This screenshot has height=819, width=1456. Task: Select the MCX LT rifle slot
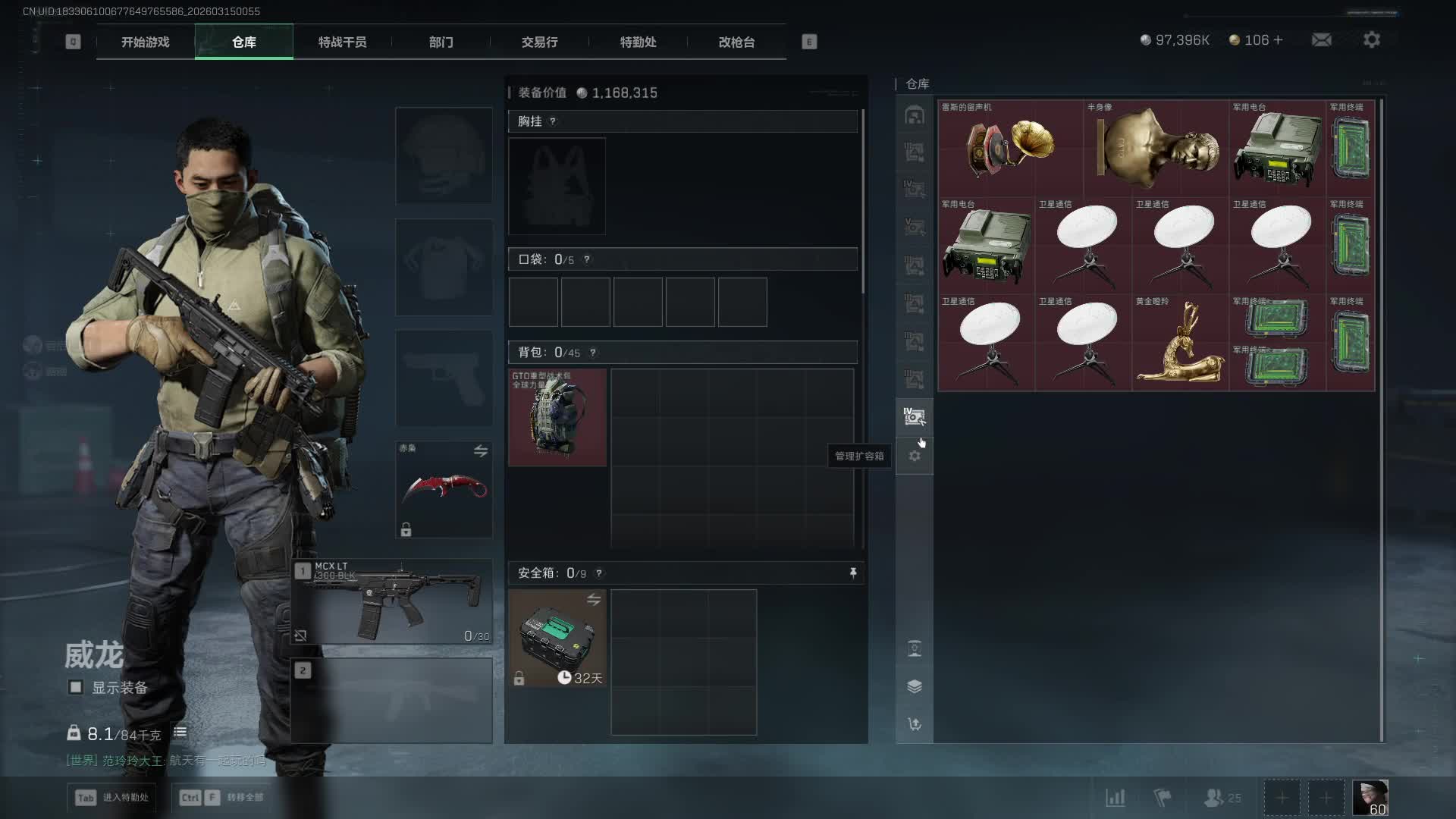tap(392, 602)
